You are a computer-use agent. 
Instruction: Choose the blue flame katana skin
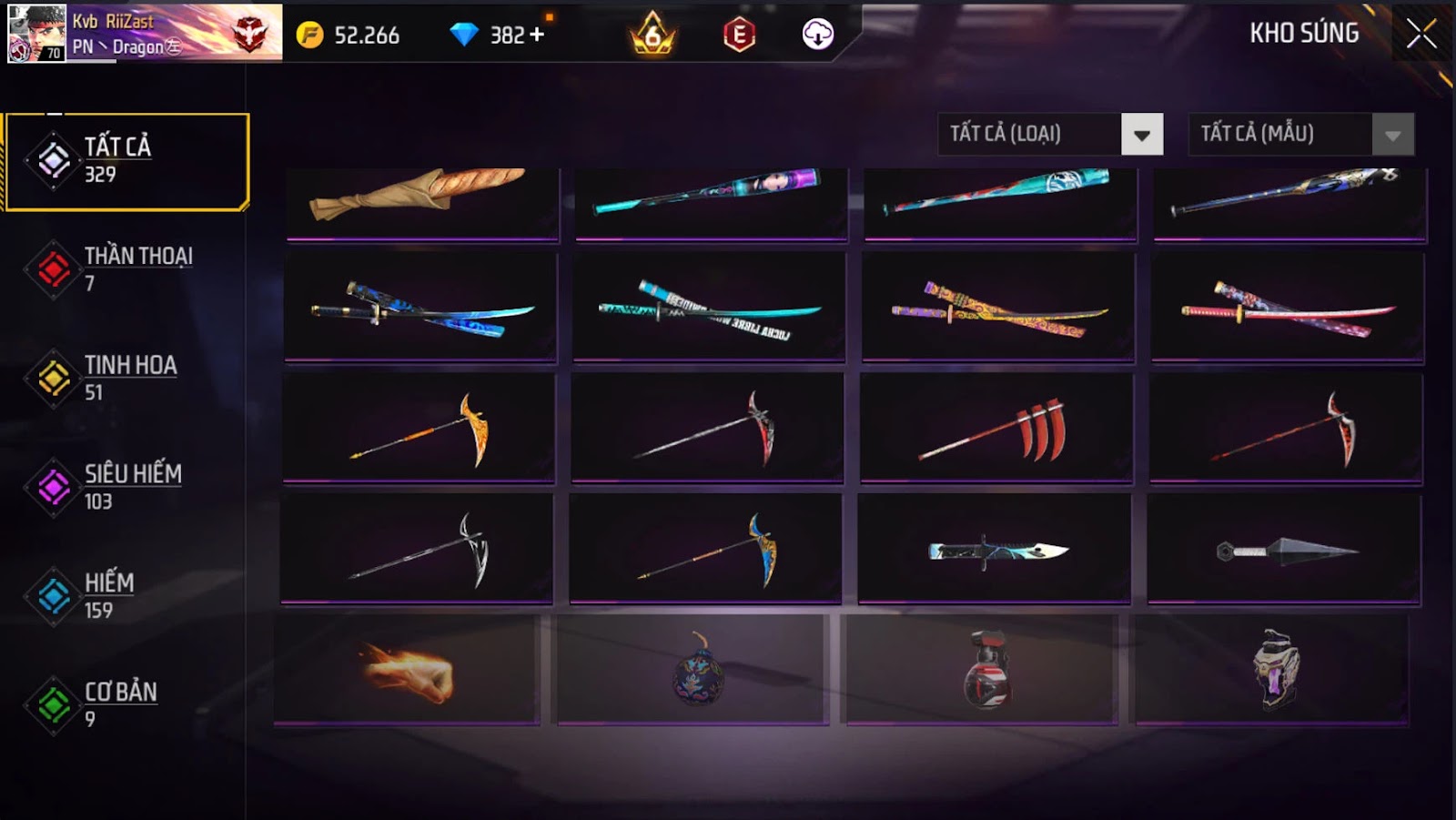pyautogui.click(x=420, y=308)
